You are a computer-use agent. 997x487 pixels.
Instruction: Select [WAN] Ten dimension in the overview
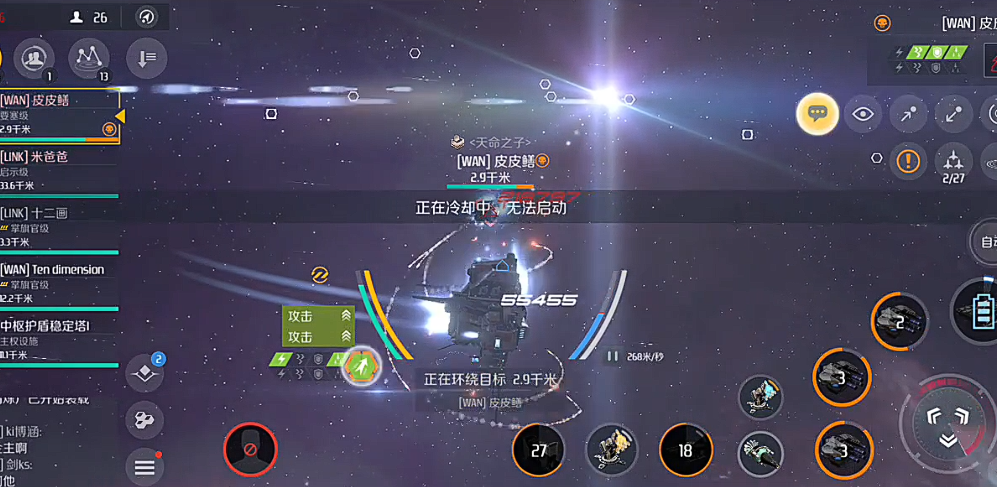click(55, 282)
